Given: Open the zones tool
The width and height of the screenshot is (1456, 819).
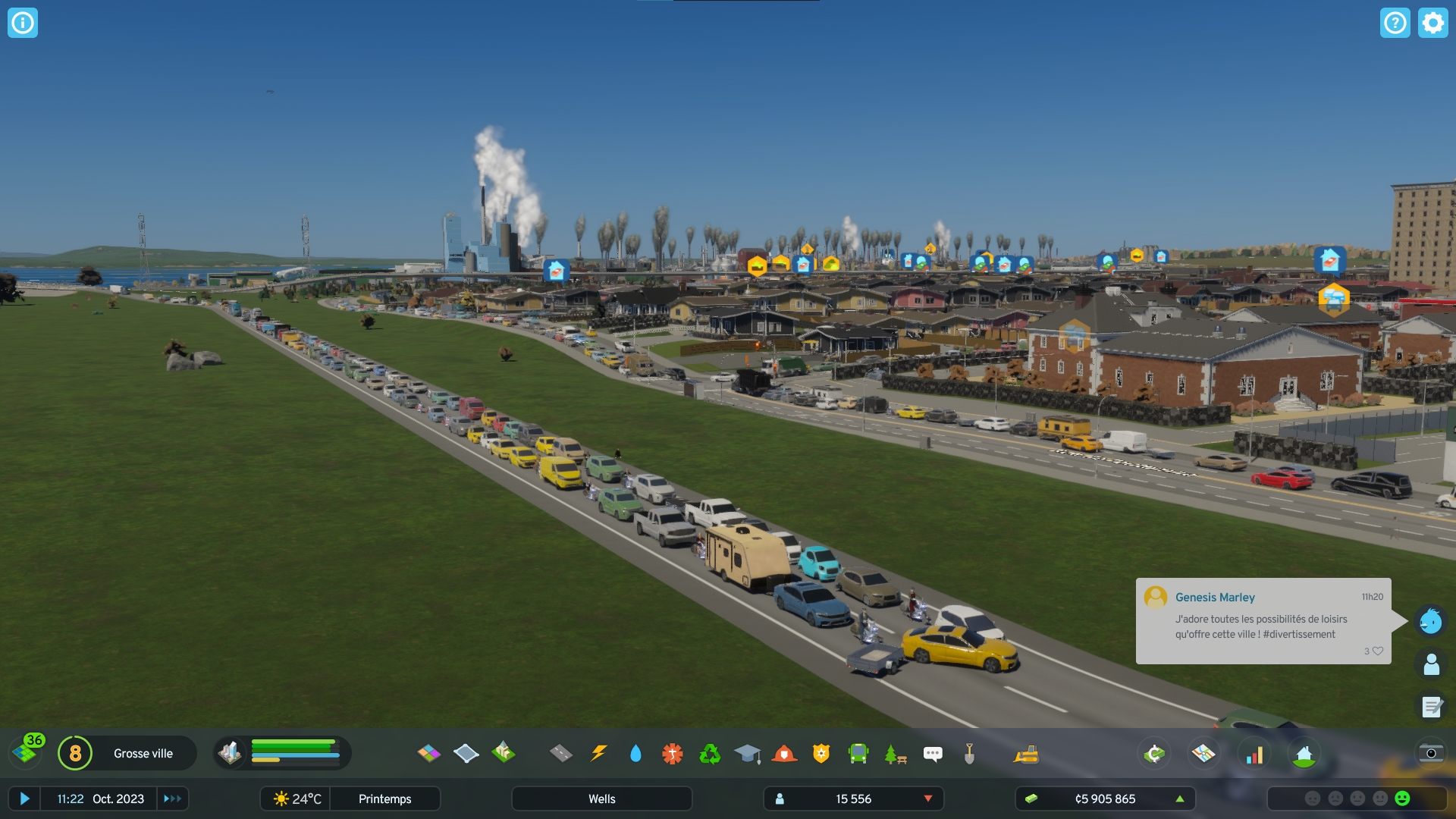Looking at the screenshot, I should click(x=428, y=753).
